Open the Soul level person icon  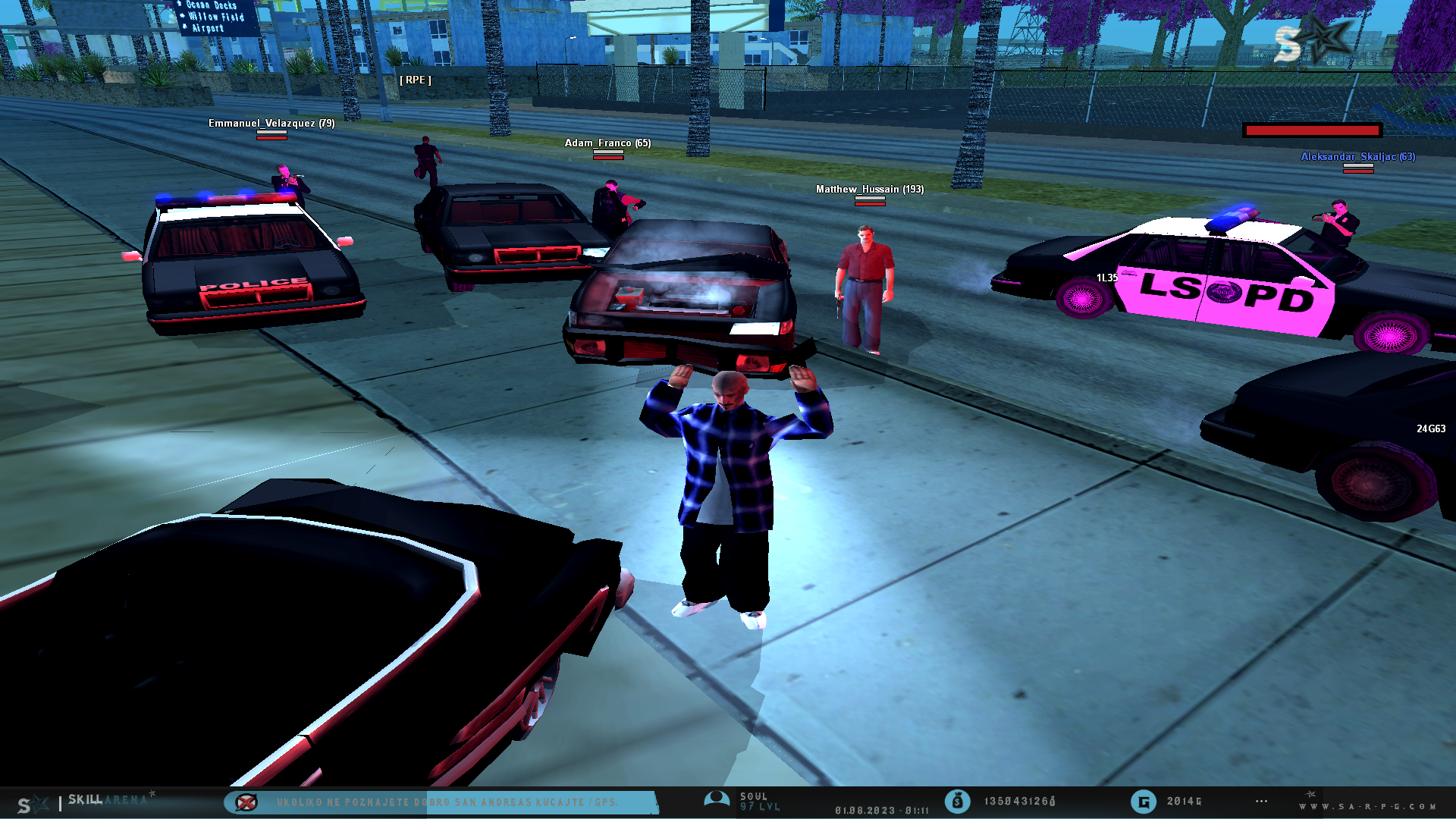click(716, 799)
